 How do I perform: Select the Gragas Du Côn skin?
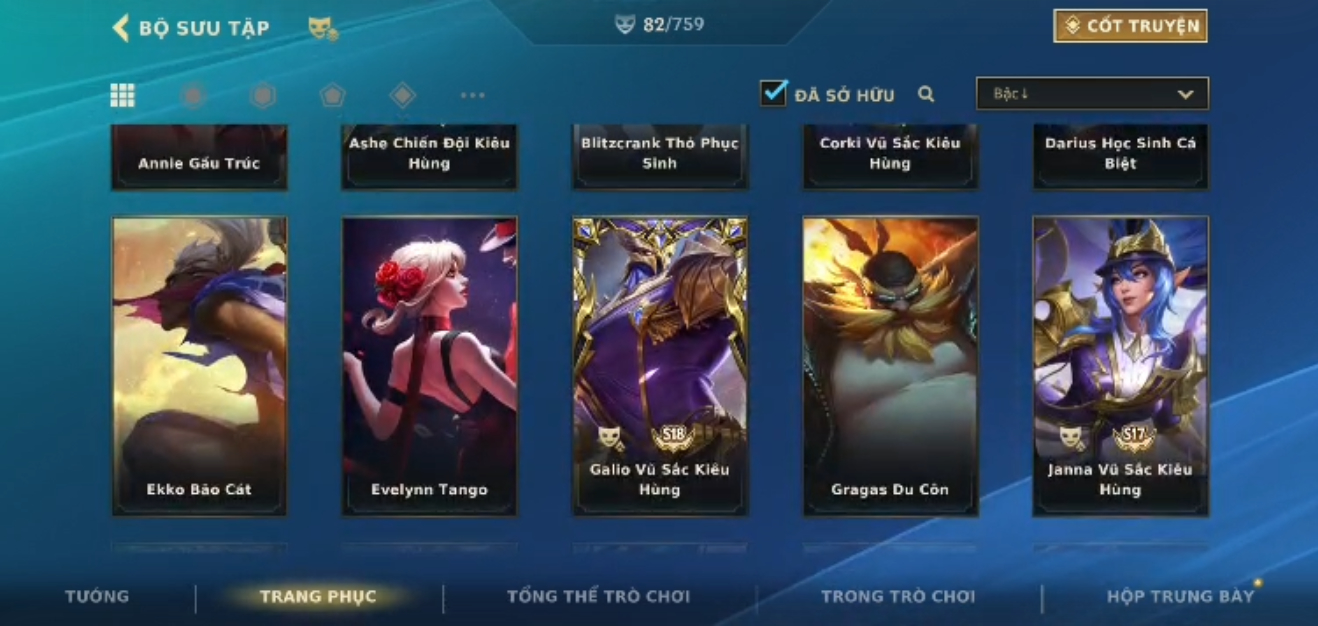click(x=890, y=366)
